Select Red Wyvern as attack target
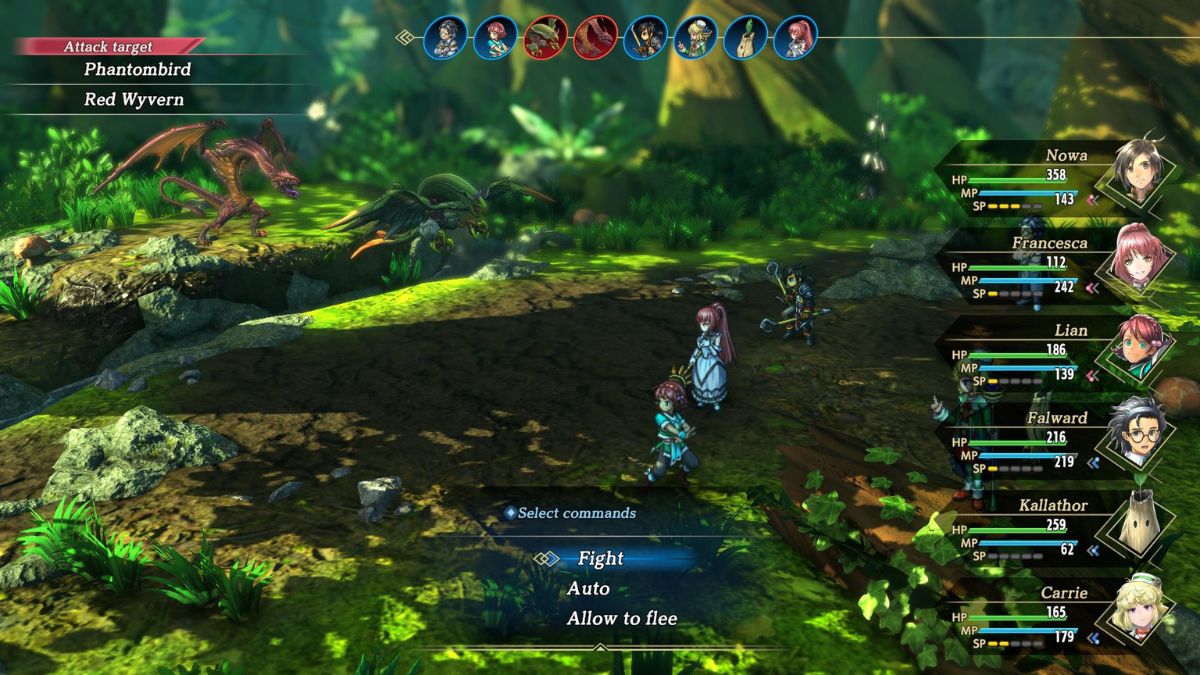1200x675 pixels. [x=133, y=99]
